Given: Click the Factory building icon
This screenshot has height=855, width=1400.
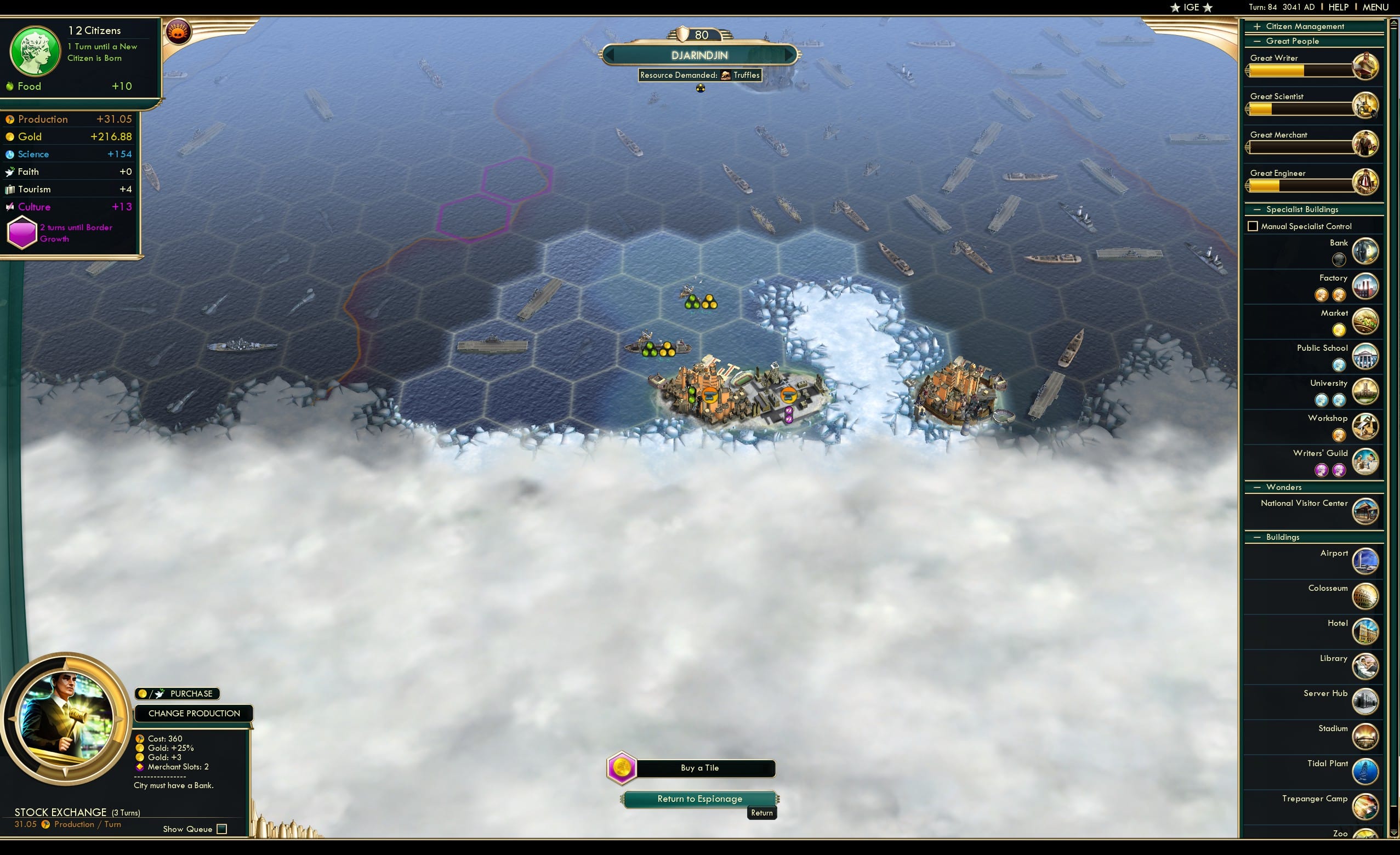Looking at the screenshot, I should (x=1366, y=286).
